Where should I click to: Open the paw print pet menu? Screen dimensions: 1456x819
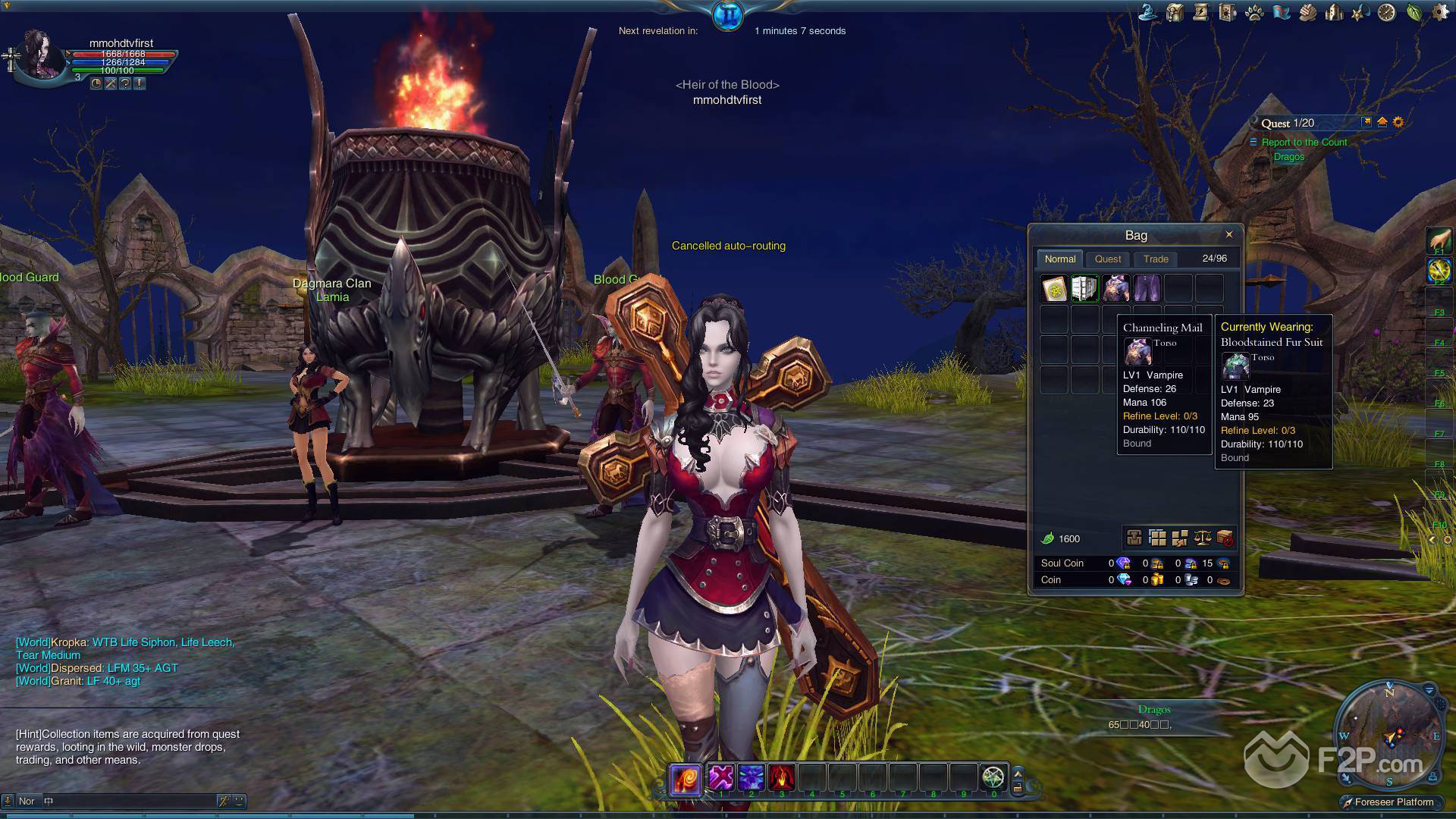point(1254,13)
